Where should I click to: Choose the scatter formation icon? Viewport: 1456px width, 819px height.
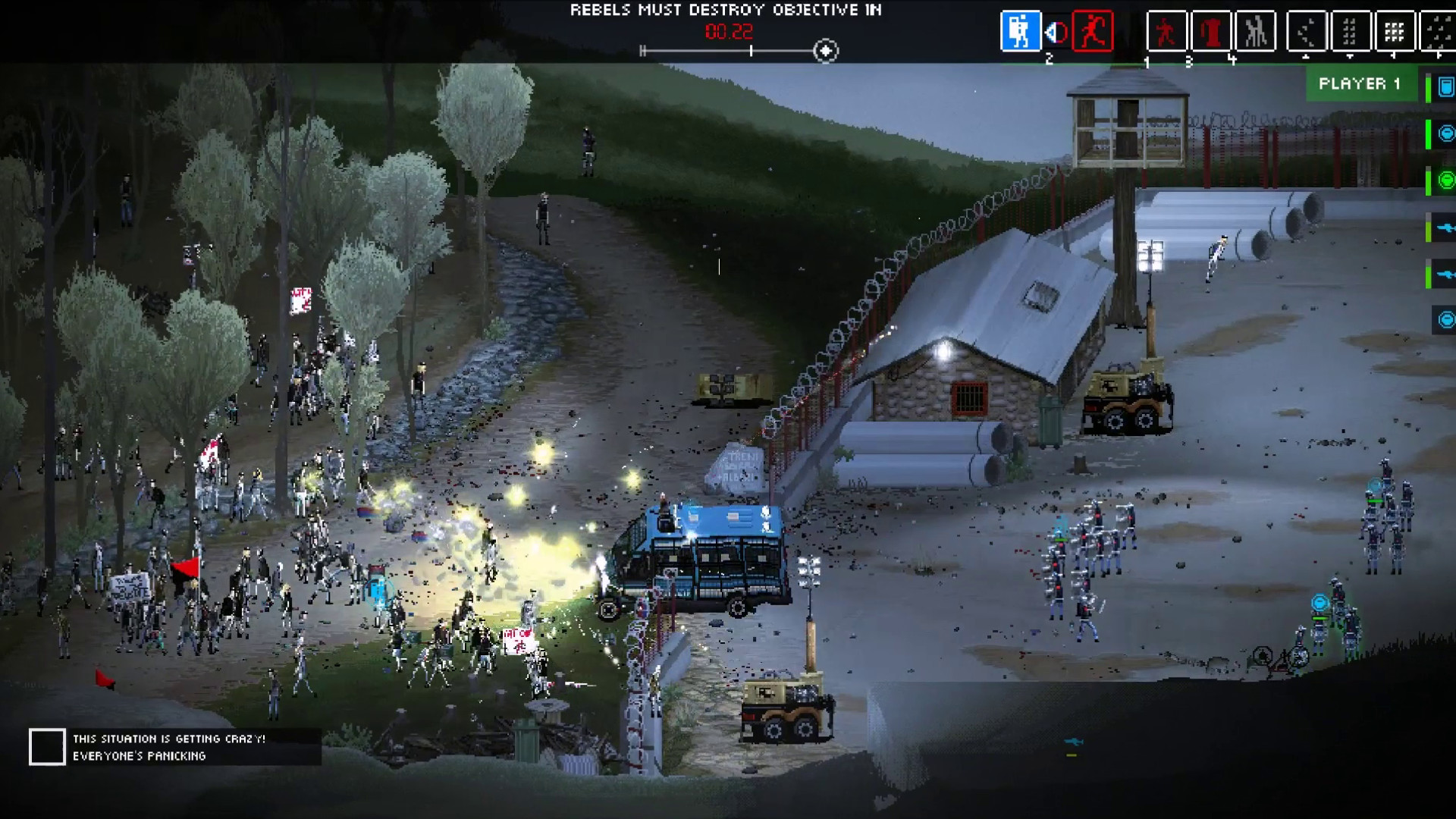pyautogui.click(x=1306, y=32)
